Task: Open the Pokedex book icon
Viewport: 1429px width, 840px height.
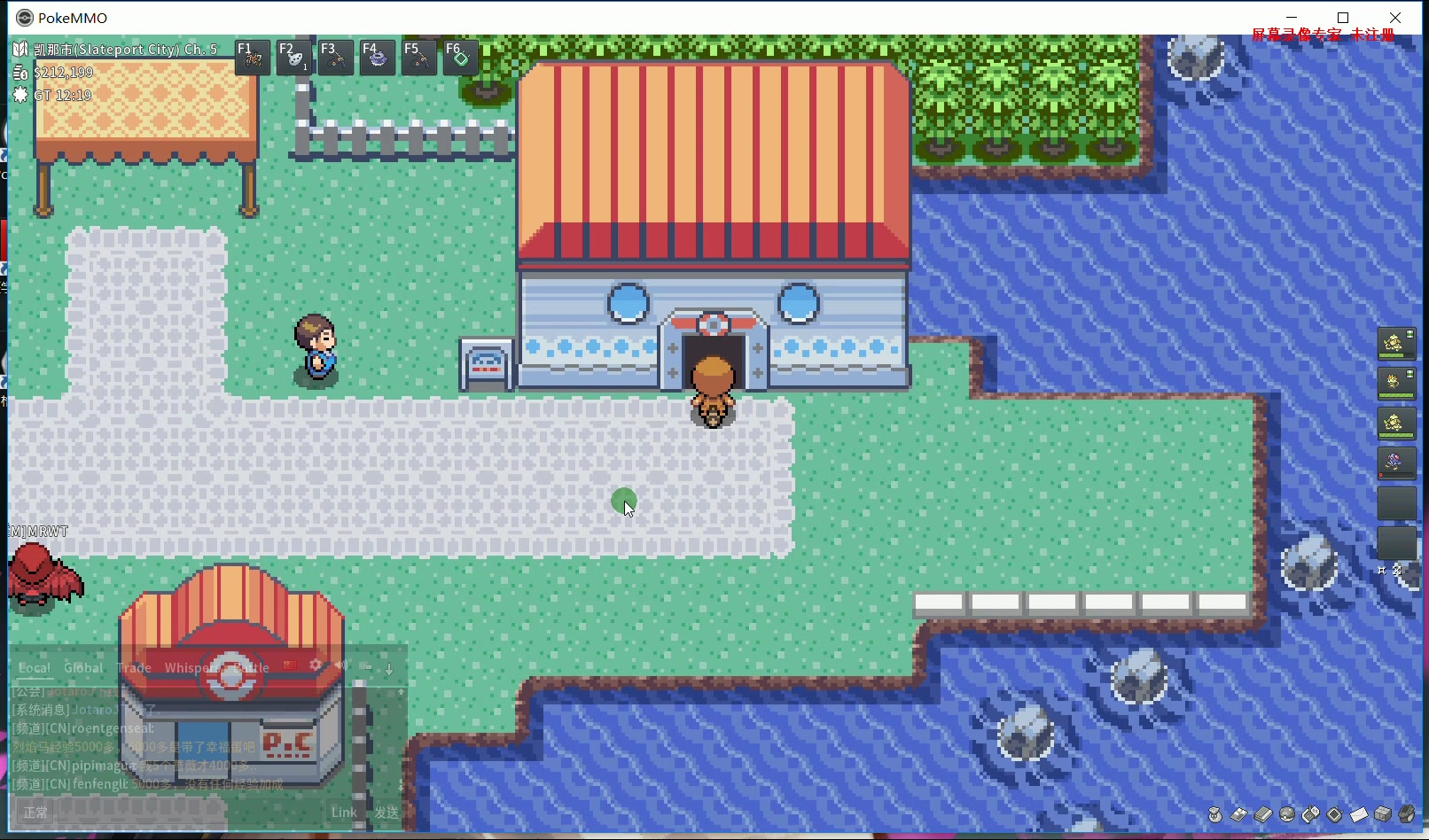Action: click(x=1263, y=813)
